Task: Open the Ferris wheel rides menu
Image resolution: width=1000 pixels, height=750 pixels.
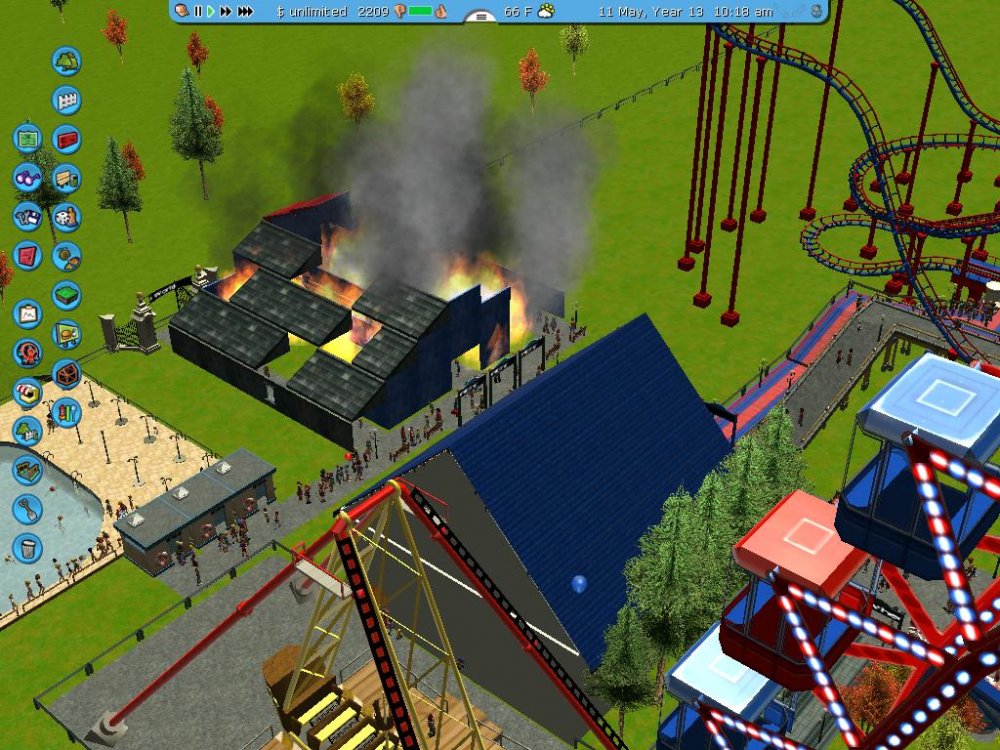Action: tap(27, 353)
